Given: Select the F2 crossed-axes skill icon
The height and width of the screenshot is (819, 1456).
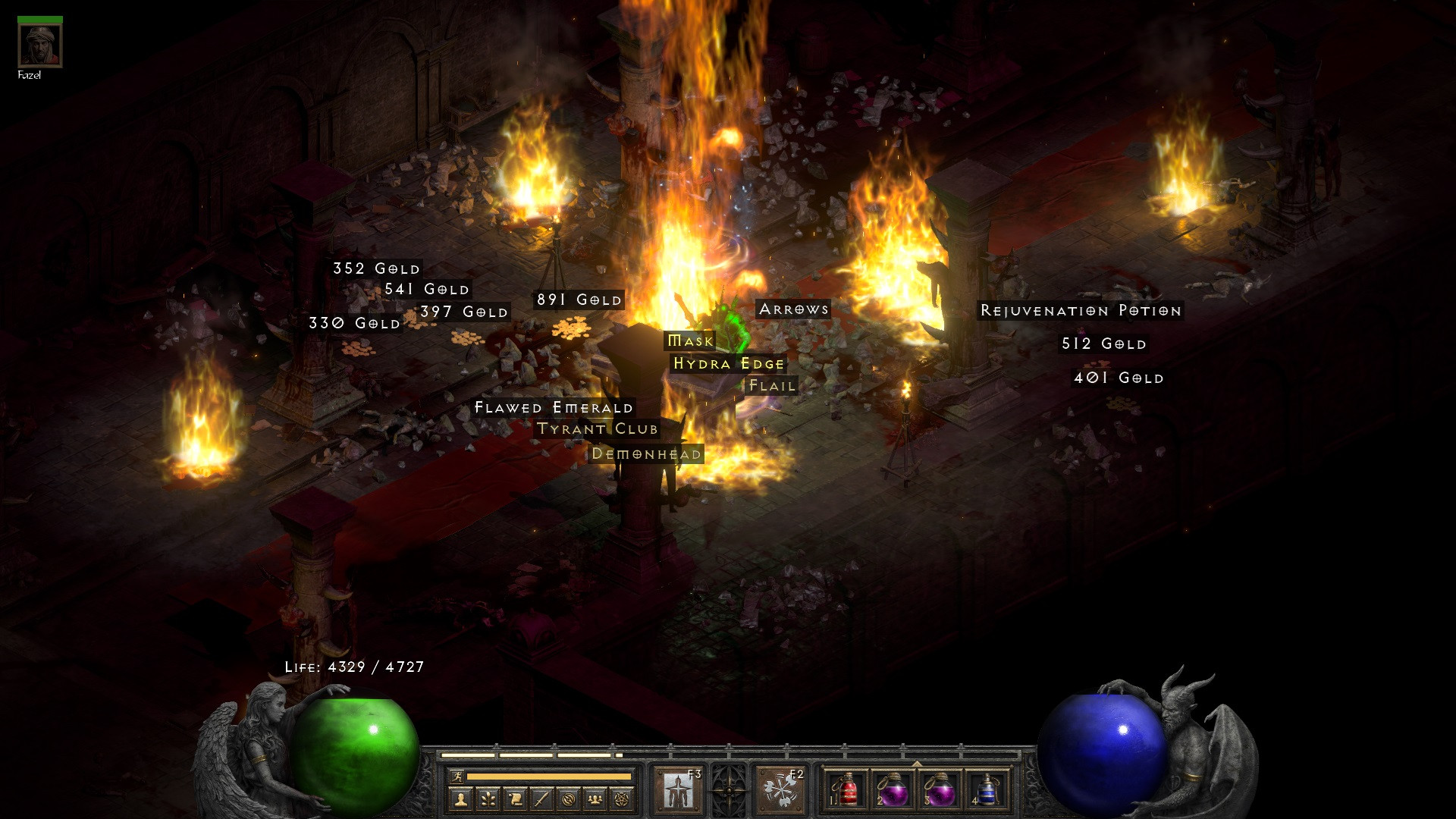Looking at the screenshot, I should [x=780, y=790].
